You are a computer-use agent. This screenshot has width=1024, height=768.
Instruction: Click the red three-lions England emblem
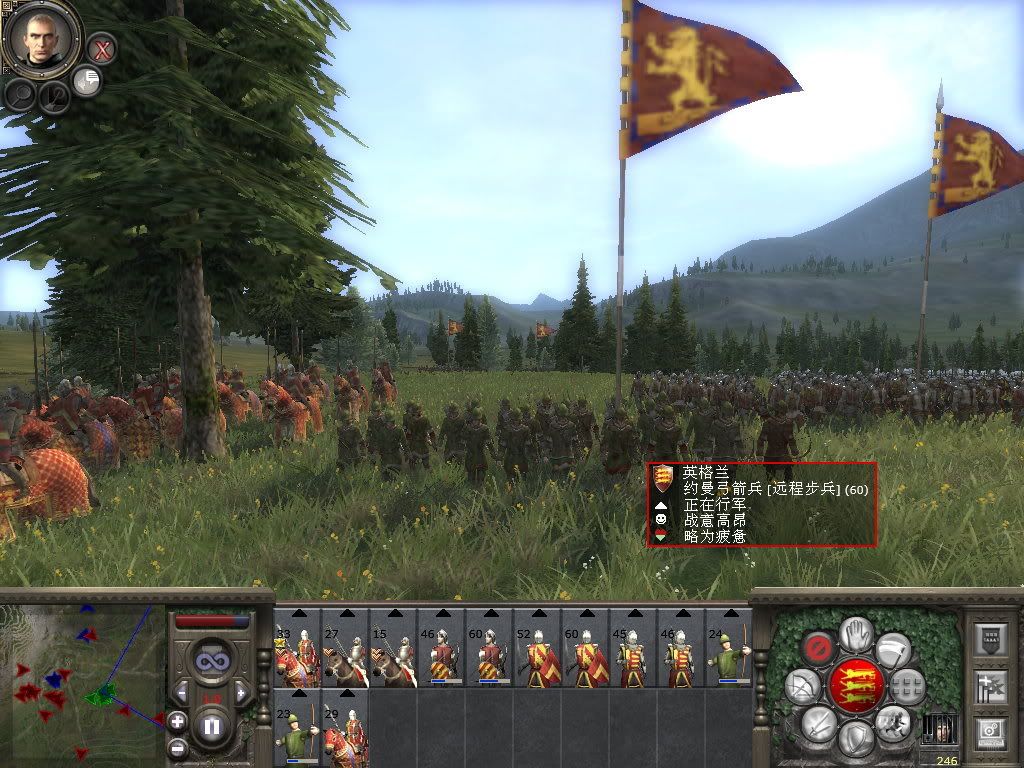(855, 685)
